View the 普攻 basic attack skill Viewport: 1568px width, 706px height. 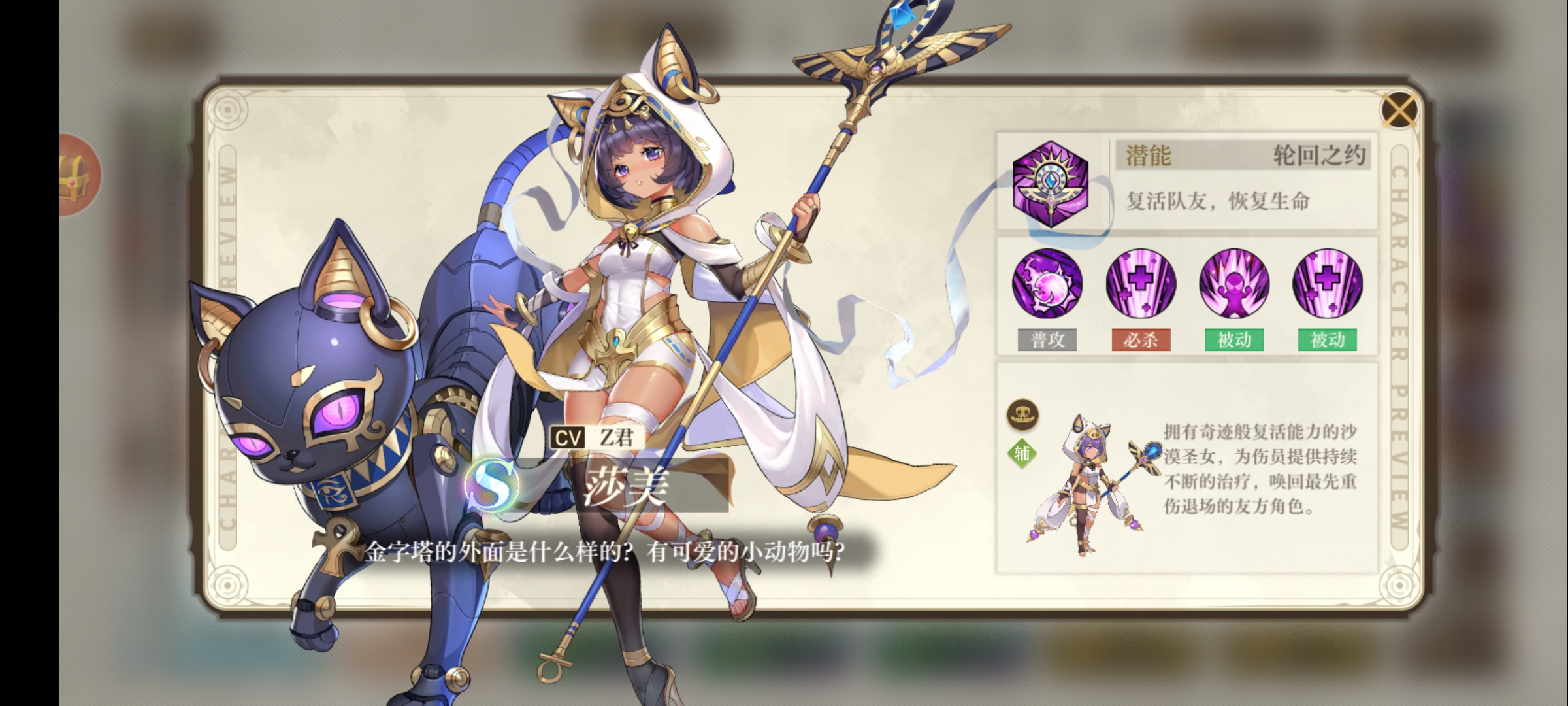1047,284
